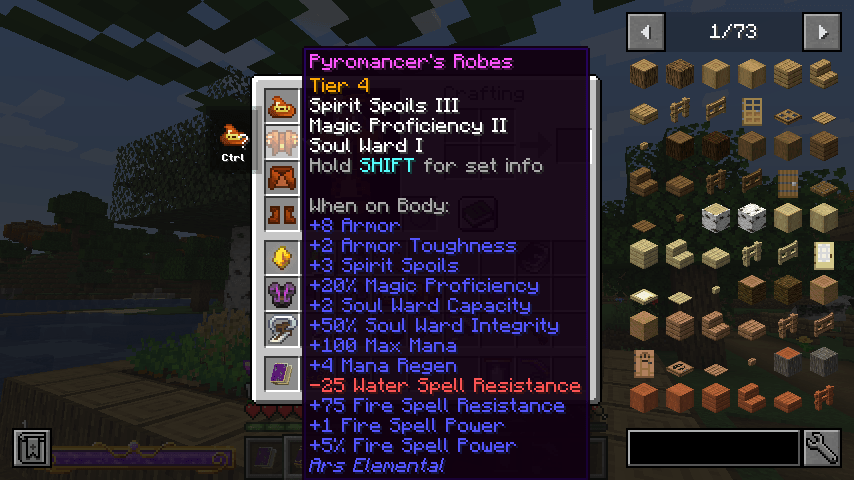Screen dimensions: 854x480
Task: Select the yellow gem curio slot
Action: 280,258
